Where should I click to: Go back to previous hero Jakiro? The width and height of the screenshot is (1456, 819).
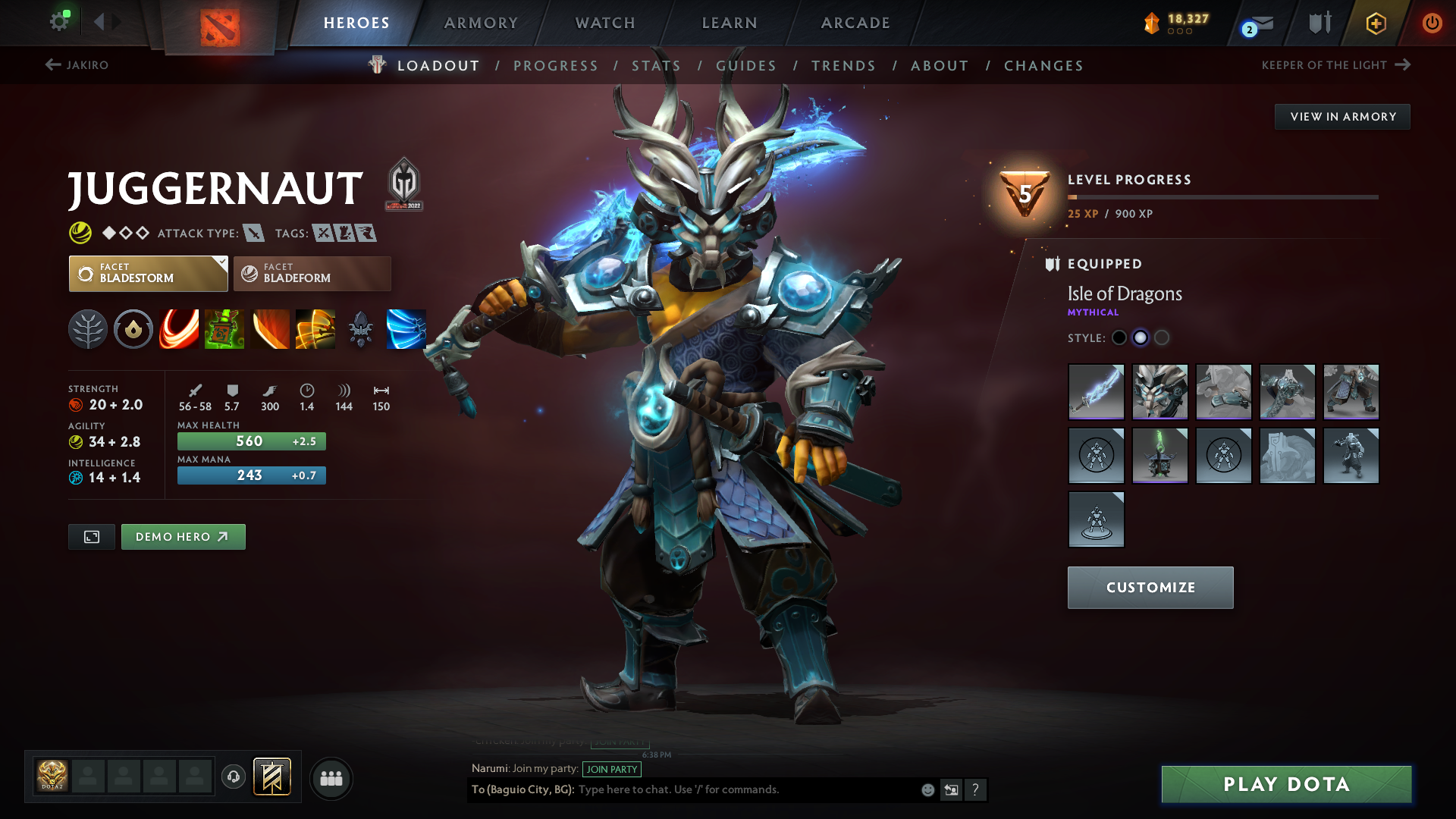[77, 65]
